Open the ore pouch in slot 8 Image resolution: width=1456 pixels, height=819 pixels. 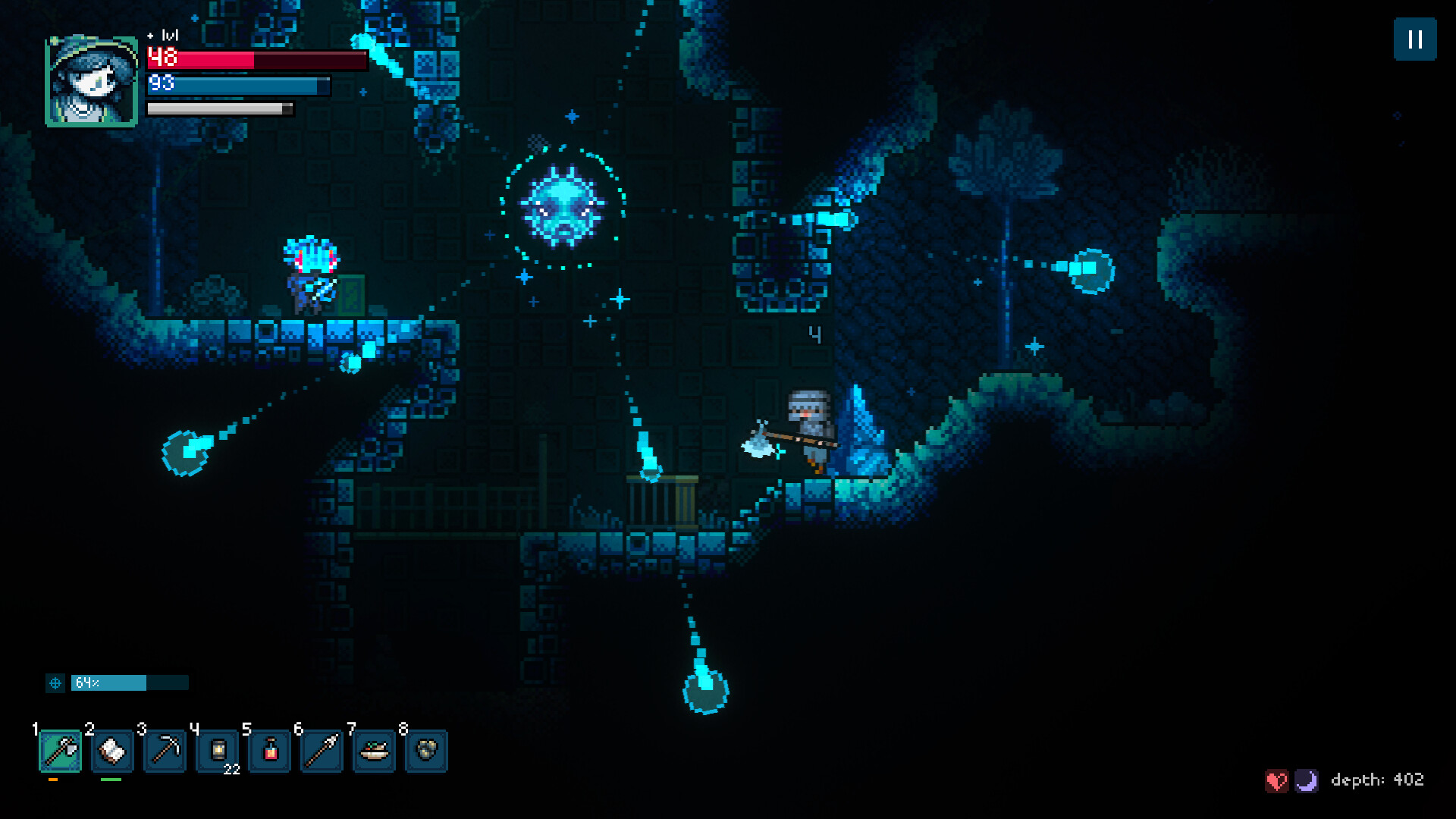tap(427, 752)
